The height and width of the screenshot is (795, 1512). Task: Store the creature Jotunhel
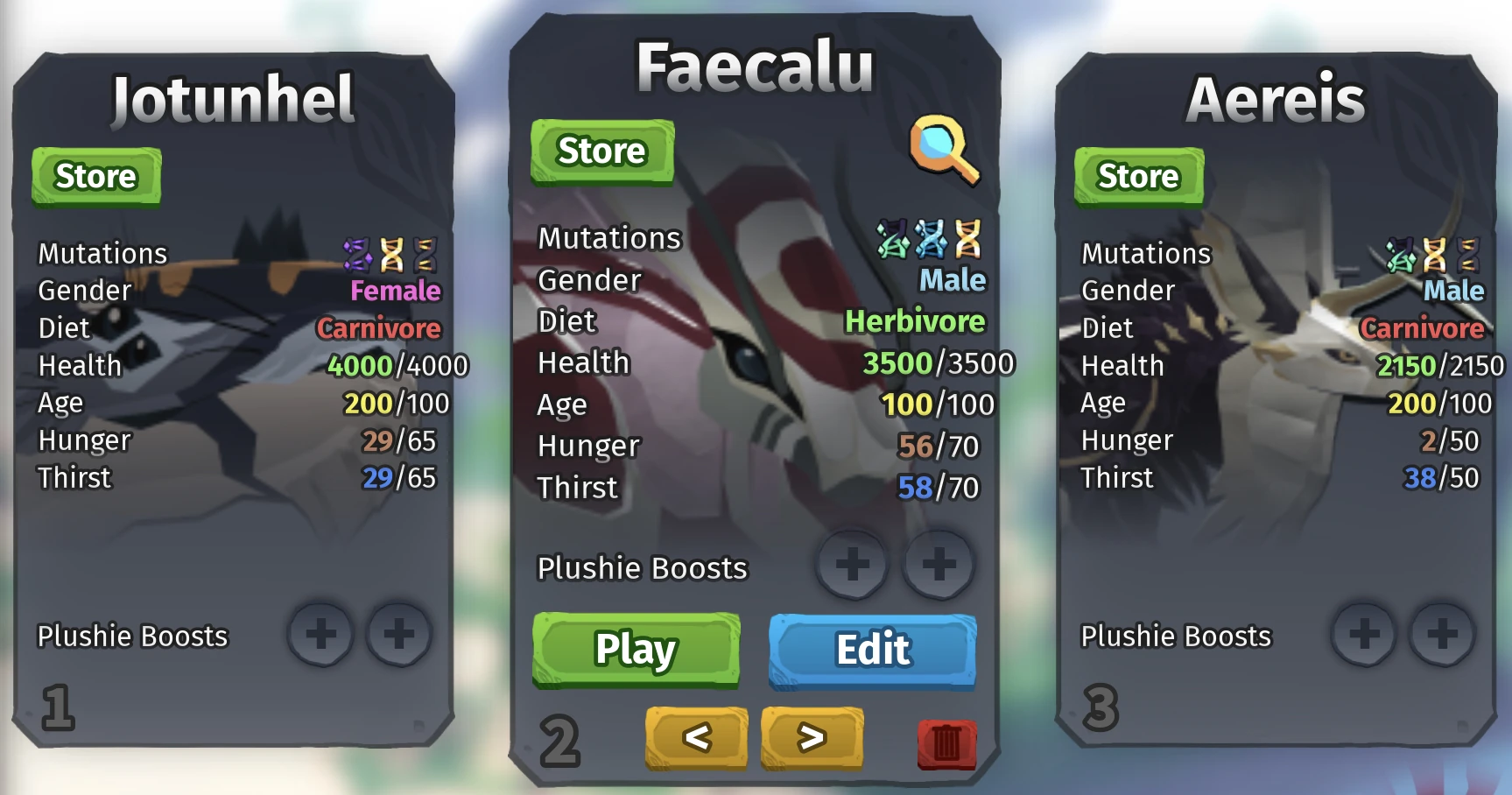[96, 175]
